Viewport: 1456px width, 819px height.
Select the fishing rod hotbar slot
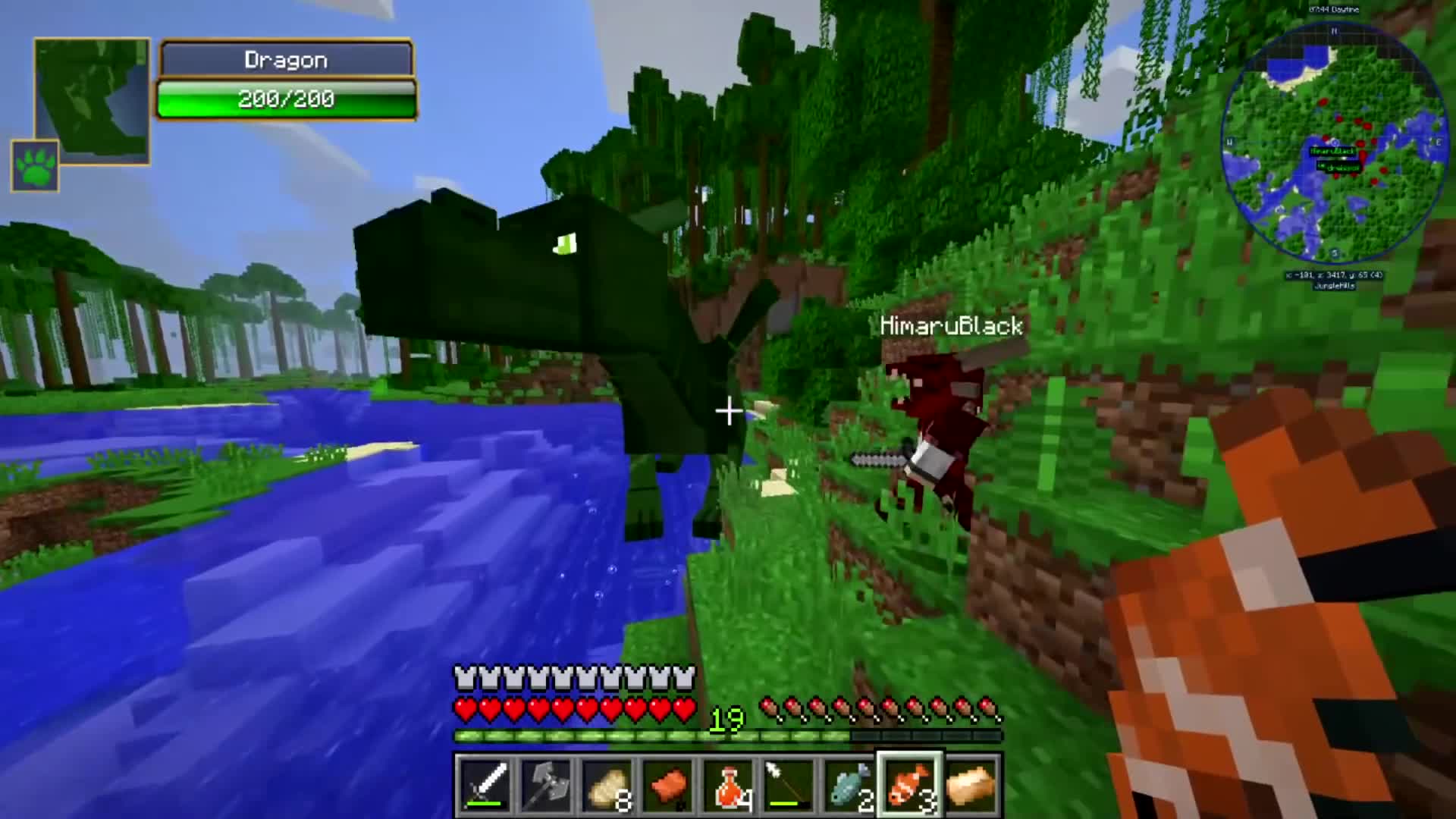coord(789,784)
